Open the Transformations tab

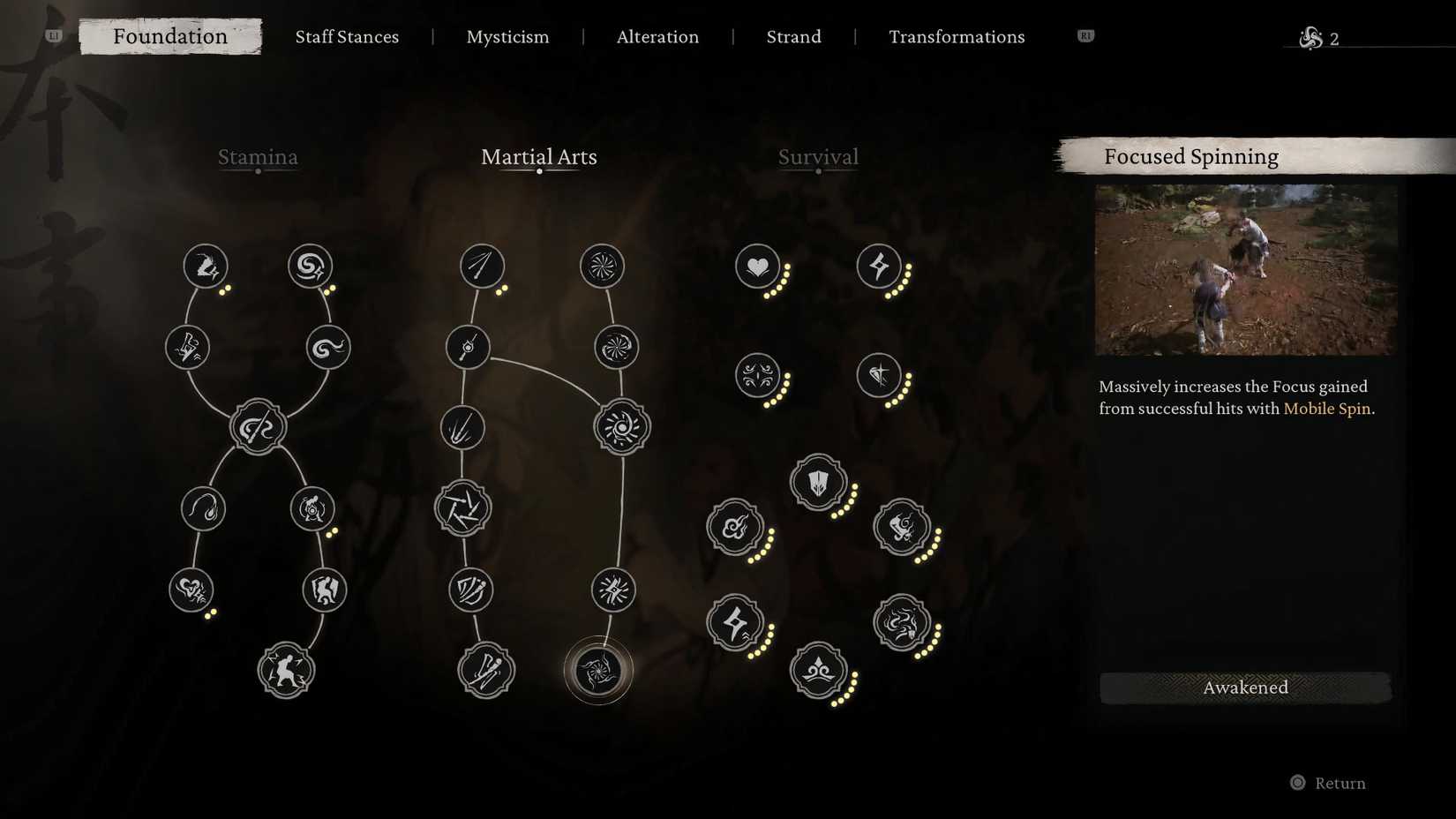957,37
